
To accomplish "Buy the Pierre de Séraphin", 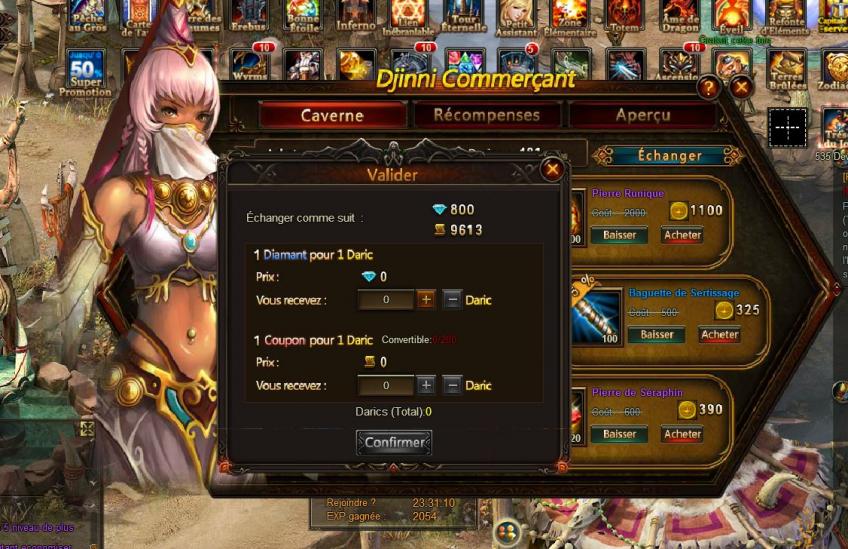I will click(x=682, y=435).
